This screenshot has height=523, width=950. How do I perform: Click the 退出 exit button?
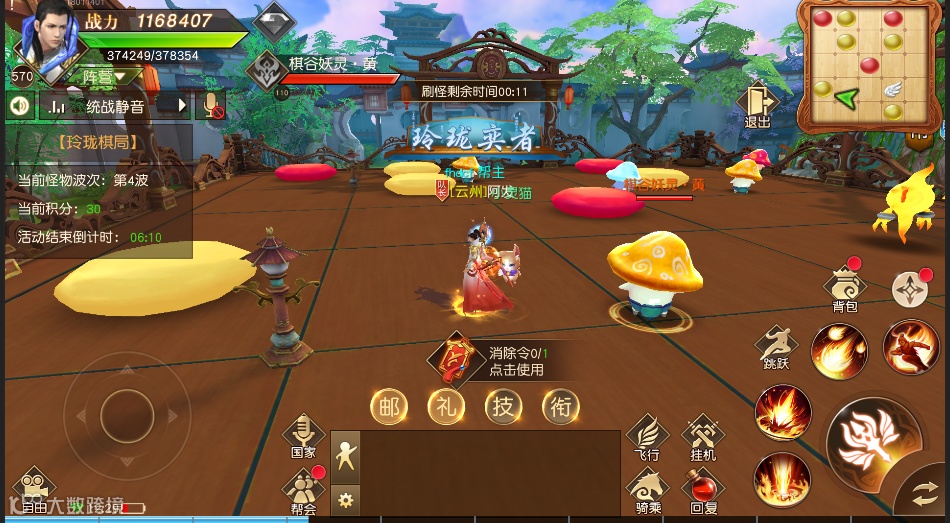click(757, 104)
